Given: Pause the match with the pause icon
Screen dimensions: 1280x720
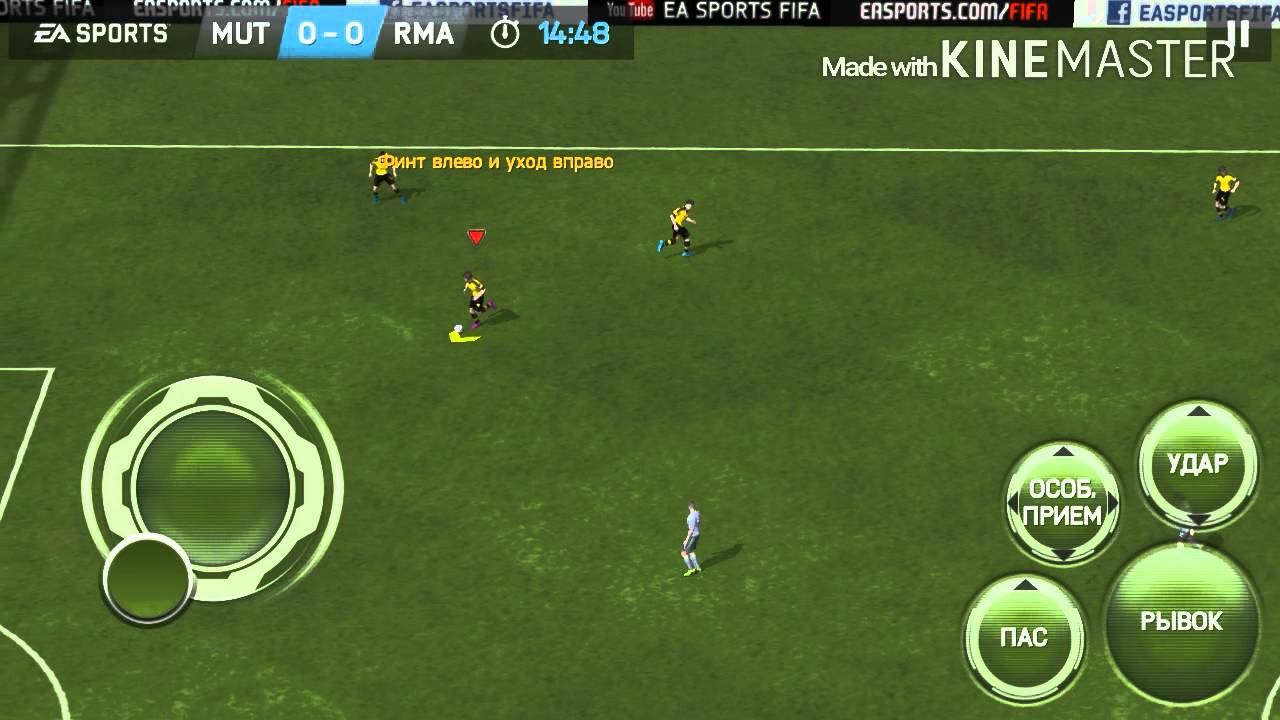Looking at the screenshot, I should (x=1239, y=33).
